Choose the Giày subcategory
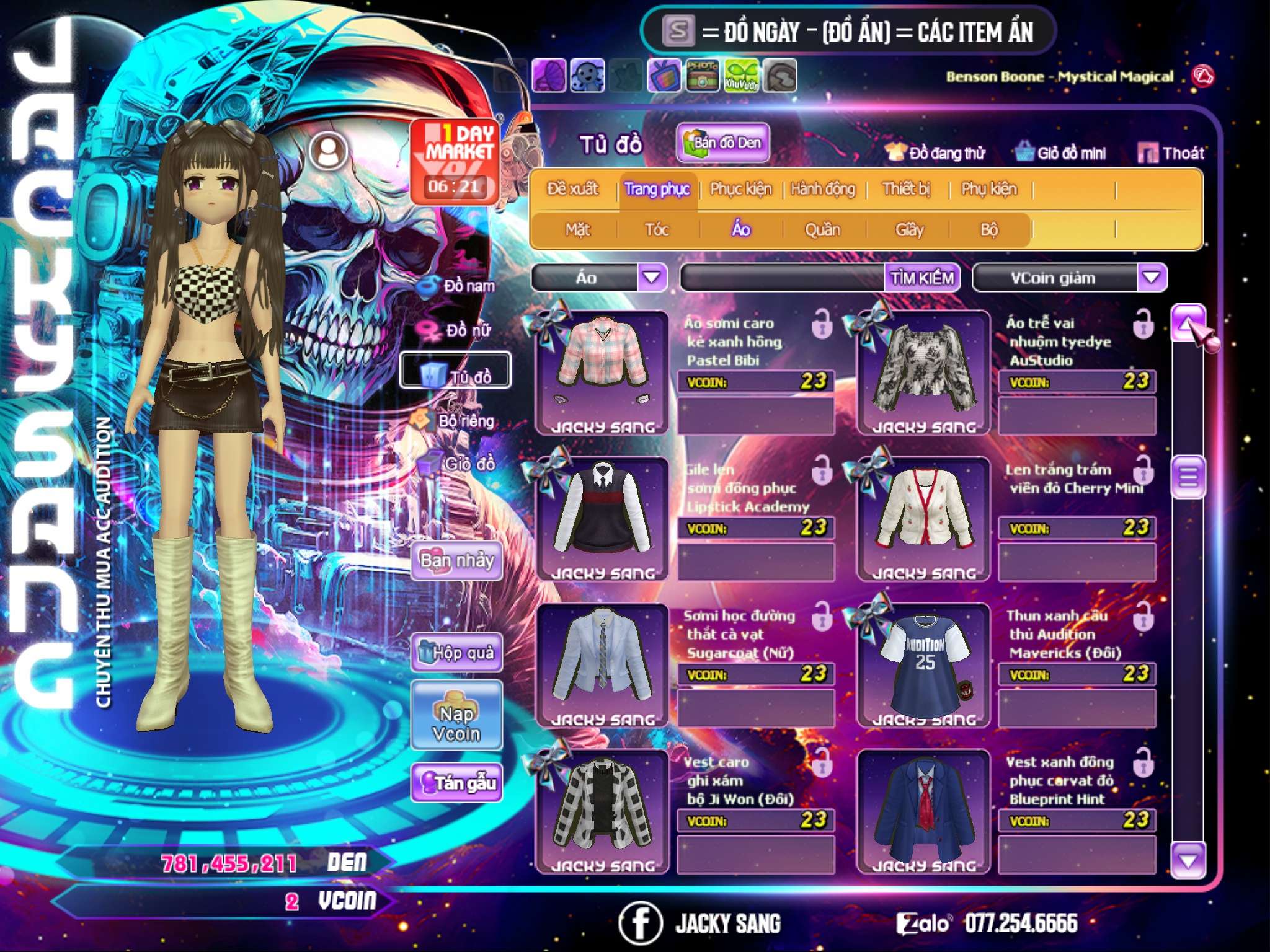 [x=909, y=230]
